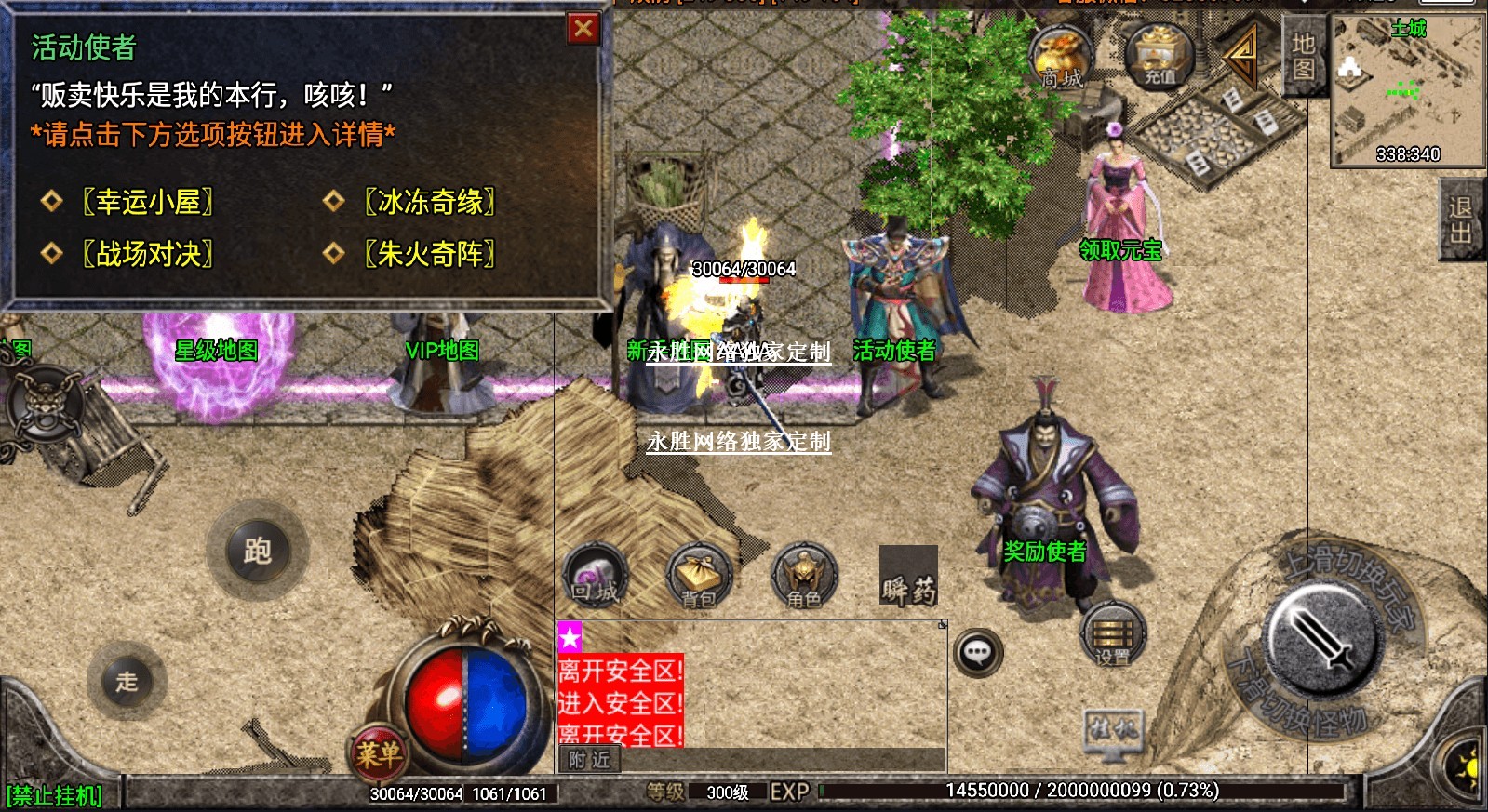Activate the 回城 return-to-town icon

pos(595,576)
